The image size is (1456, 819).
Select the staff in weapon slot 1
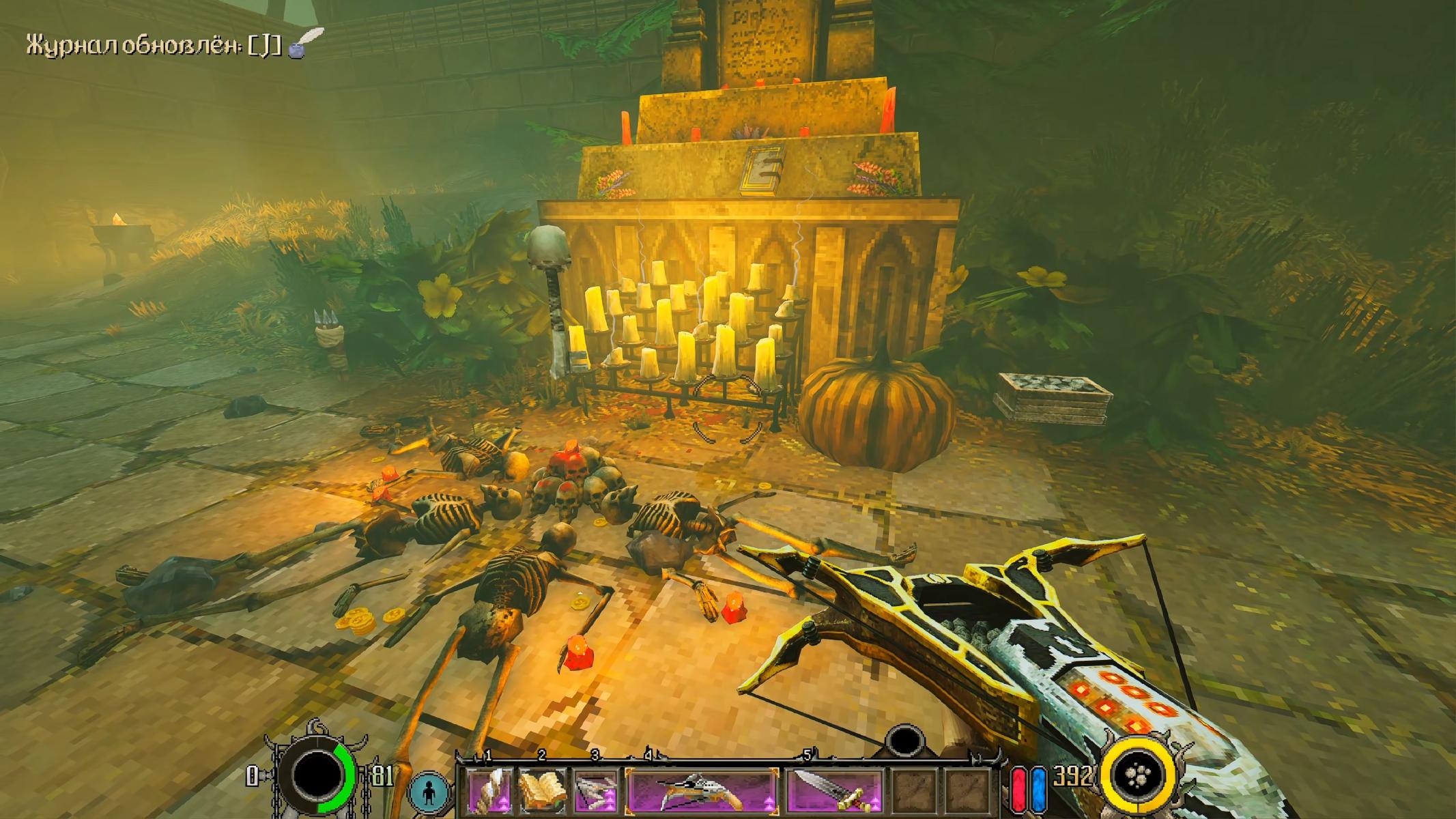(490, 791)
